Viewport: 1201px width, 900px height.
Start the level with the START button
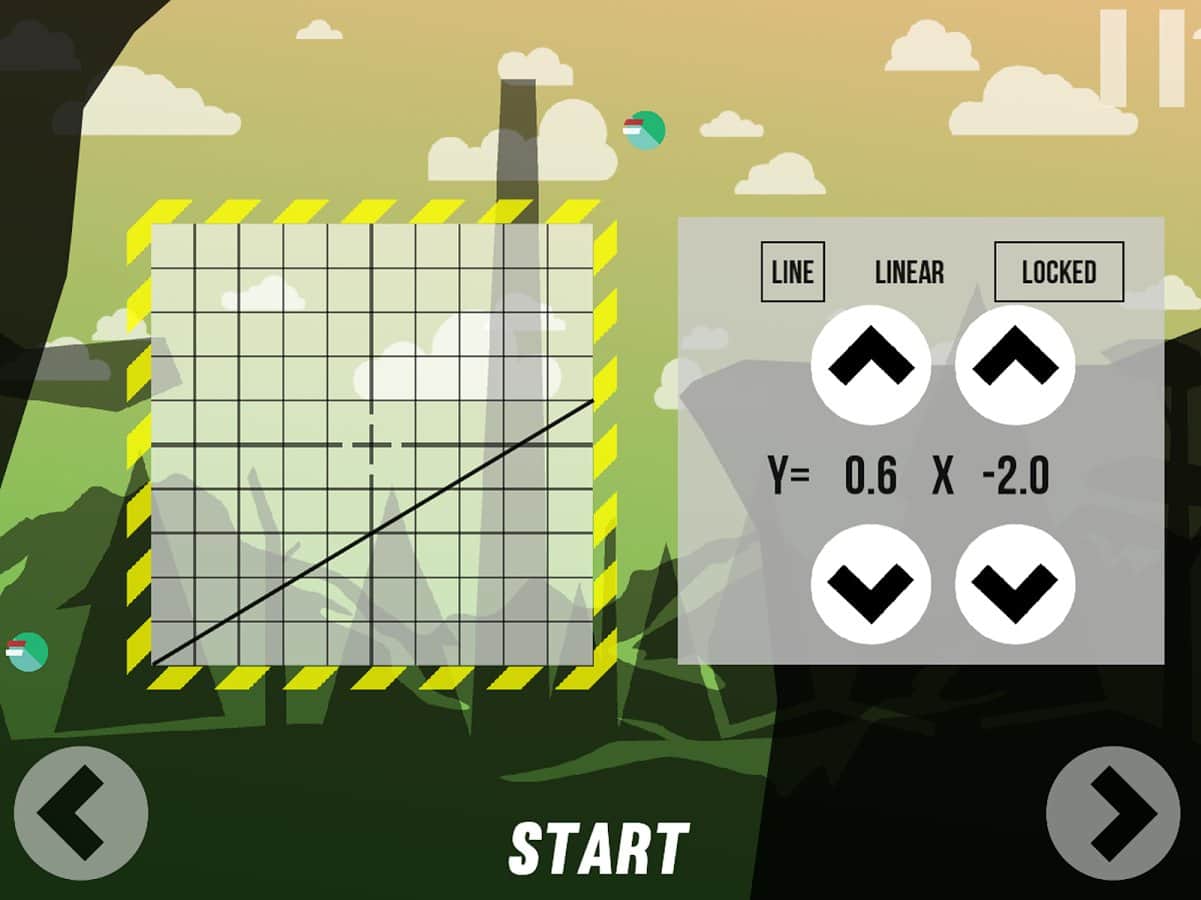coord(599,850)
